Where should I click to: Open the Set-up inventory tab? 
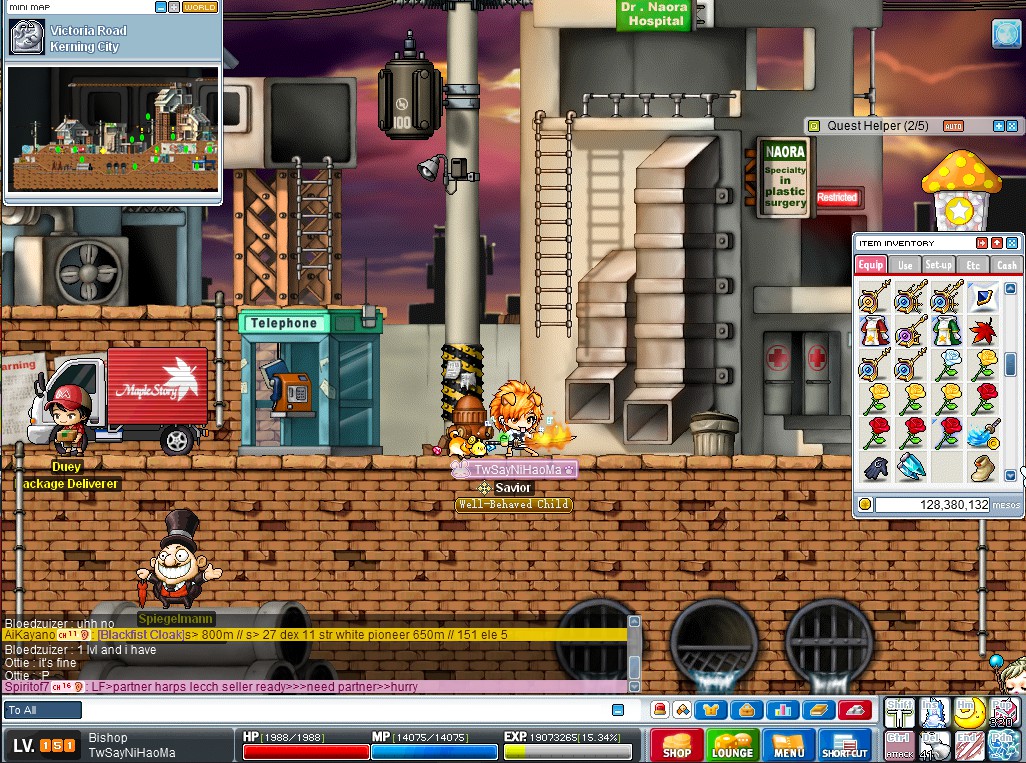pos(939,265)
